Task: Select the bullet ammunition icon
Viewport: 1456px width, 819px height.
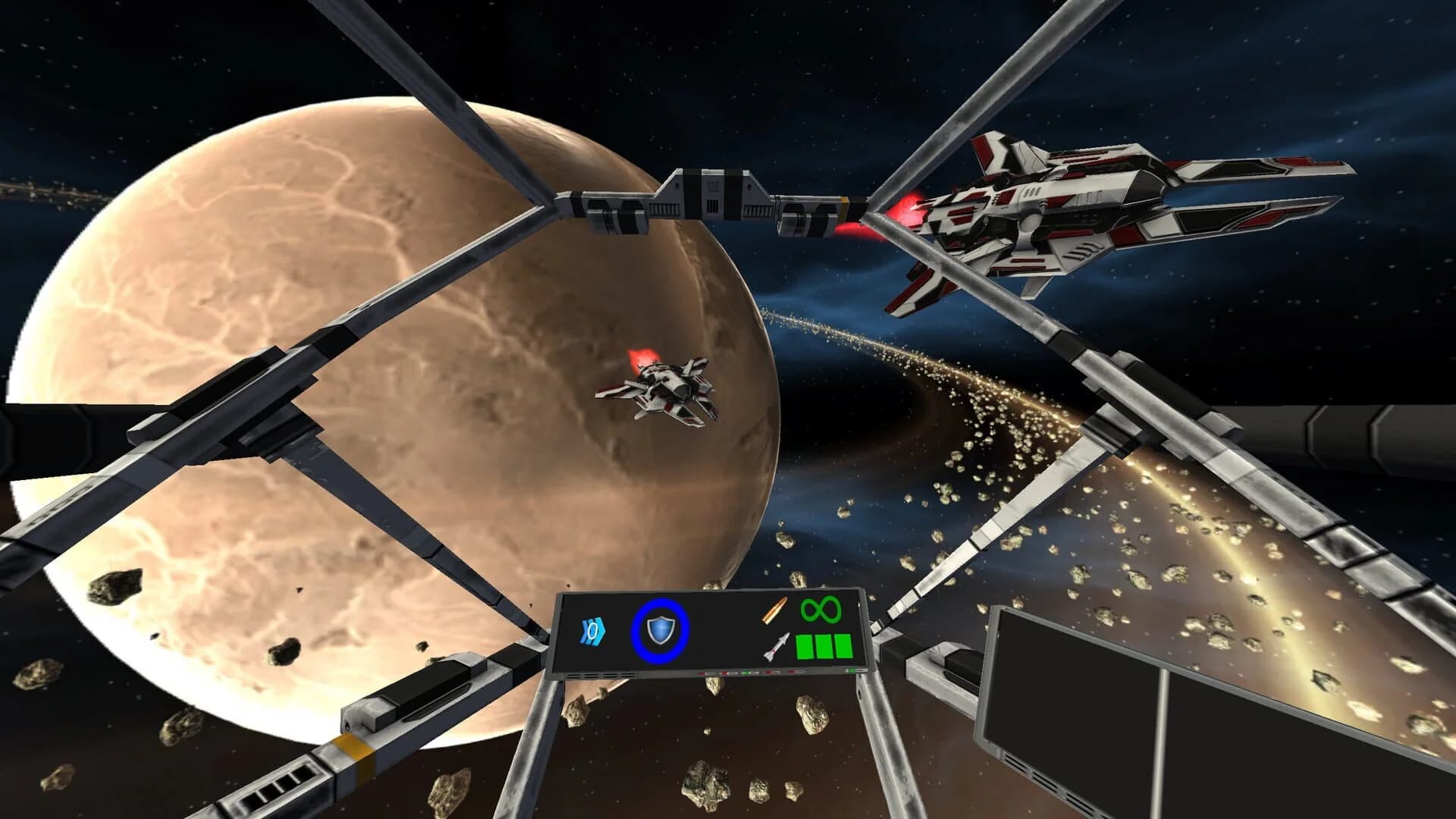Action: click(773, 610)
